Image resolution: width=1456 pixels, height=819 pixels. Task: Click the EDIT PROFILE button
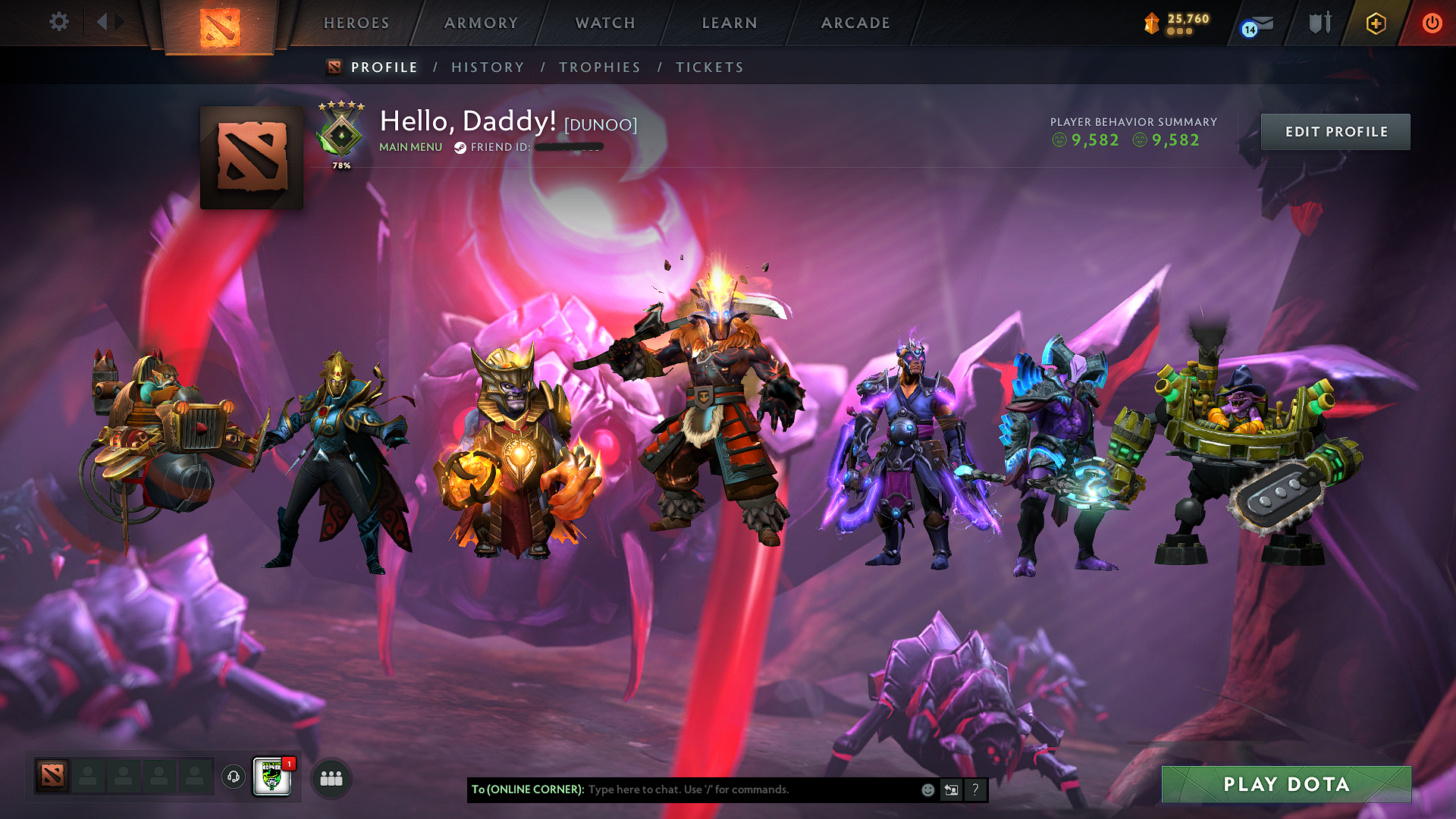[x=1335, y=131]
